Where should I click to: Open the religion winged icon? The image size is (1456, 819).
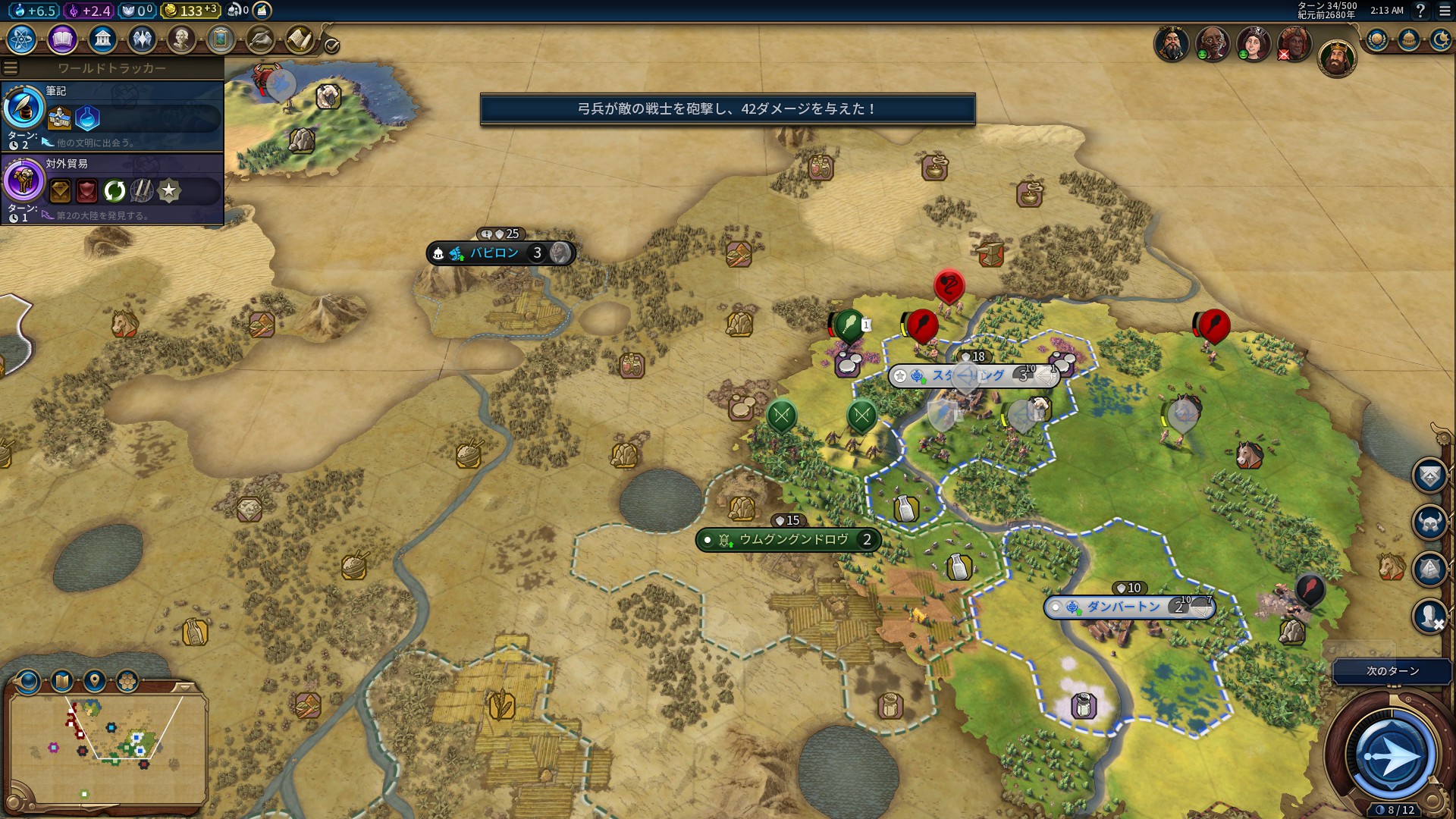point(142,39)
